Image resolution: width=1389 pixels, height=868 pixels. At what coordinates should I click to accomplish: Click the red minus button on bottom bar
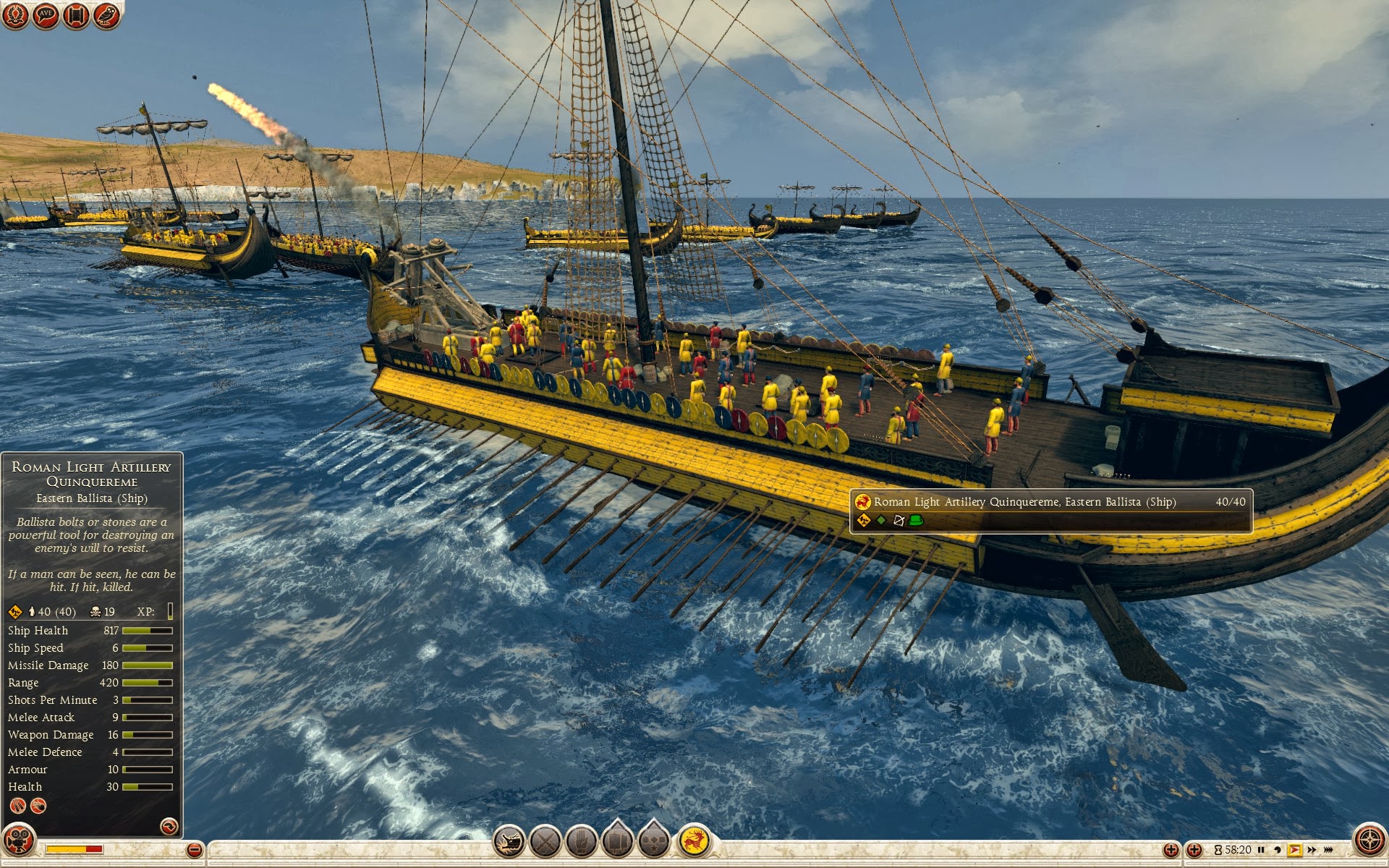[x=194, y=850]
